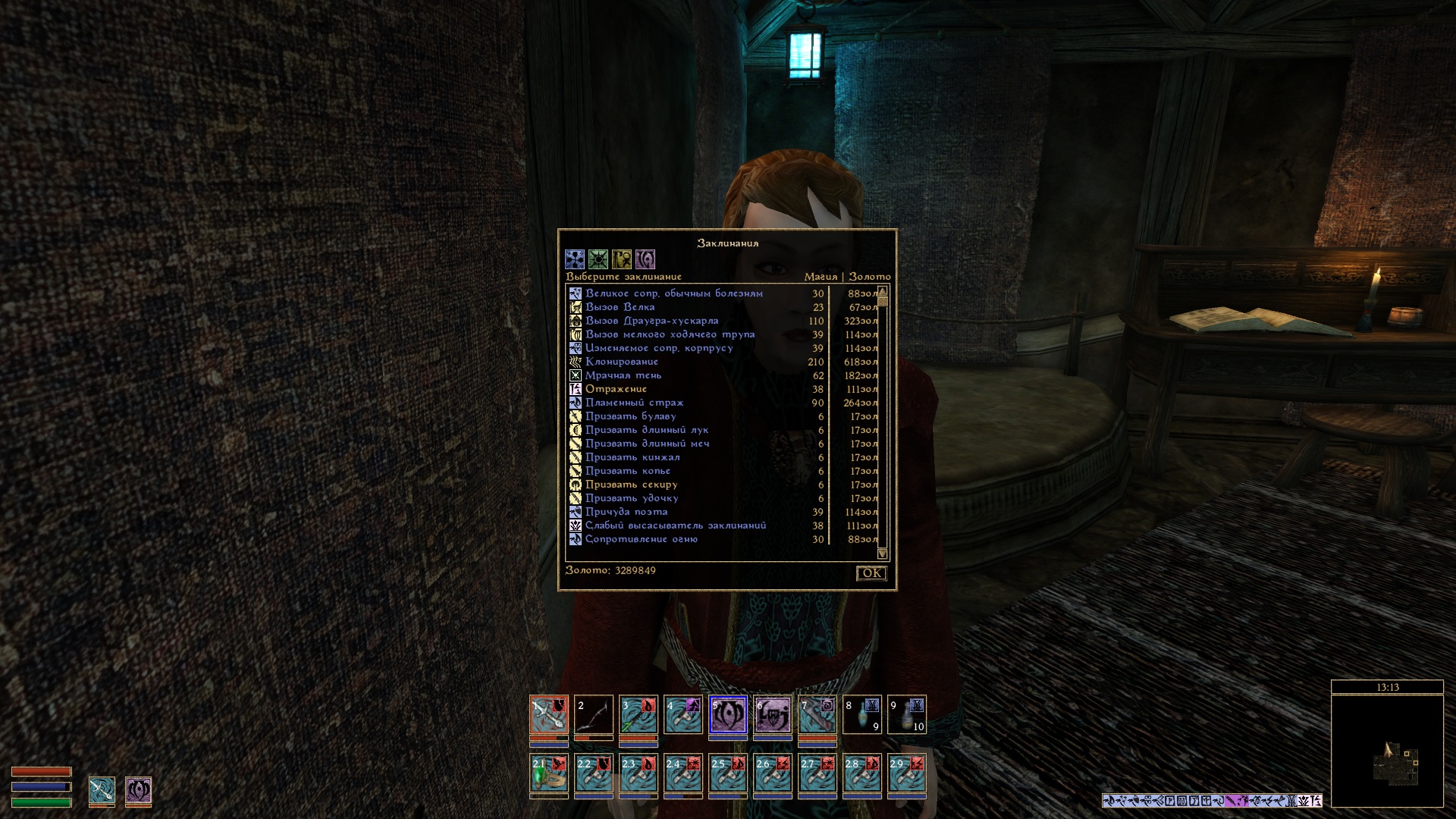
Task: Click the blue snowflake filter icon
Action: (x=575, y=259)
